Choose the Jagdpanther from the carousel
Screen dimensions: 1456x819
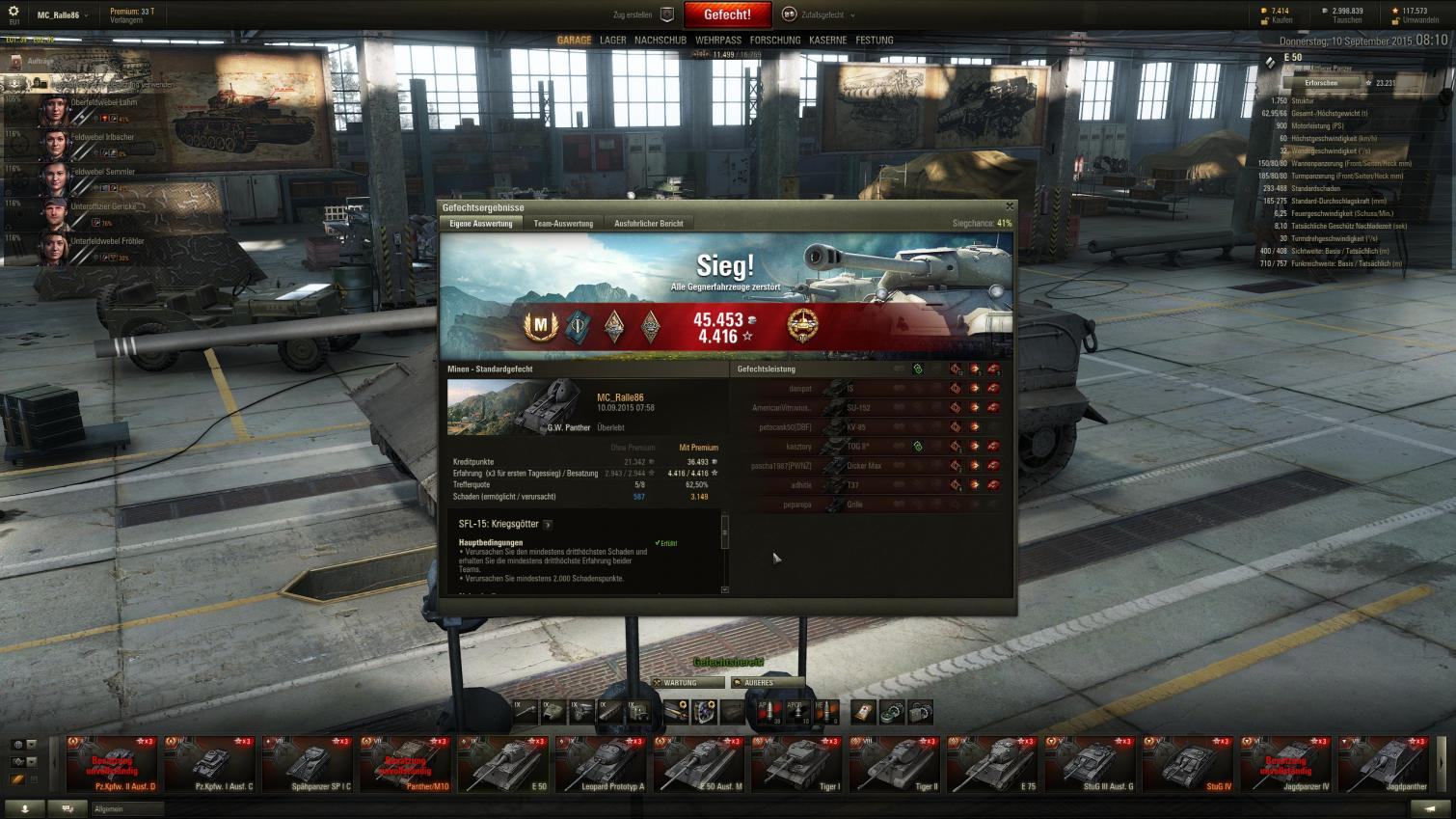[x=1384, y=764]
